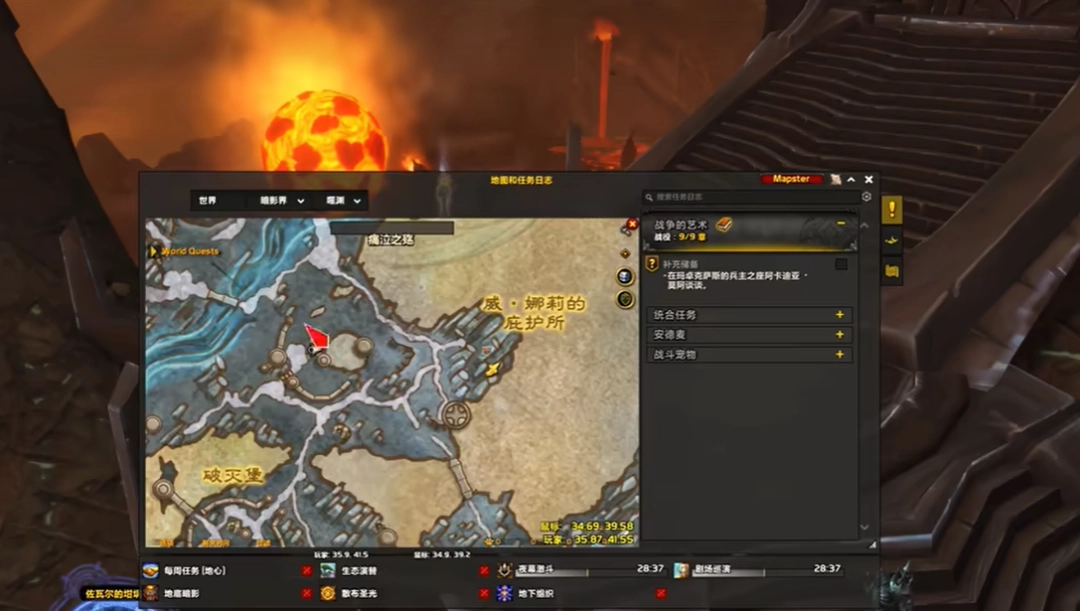This screenshot has height=611, width=1080.
Task: Open the 世界 (World) map breadcrumb
Action: pos(208,201)
